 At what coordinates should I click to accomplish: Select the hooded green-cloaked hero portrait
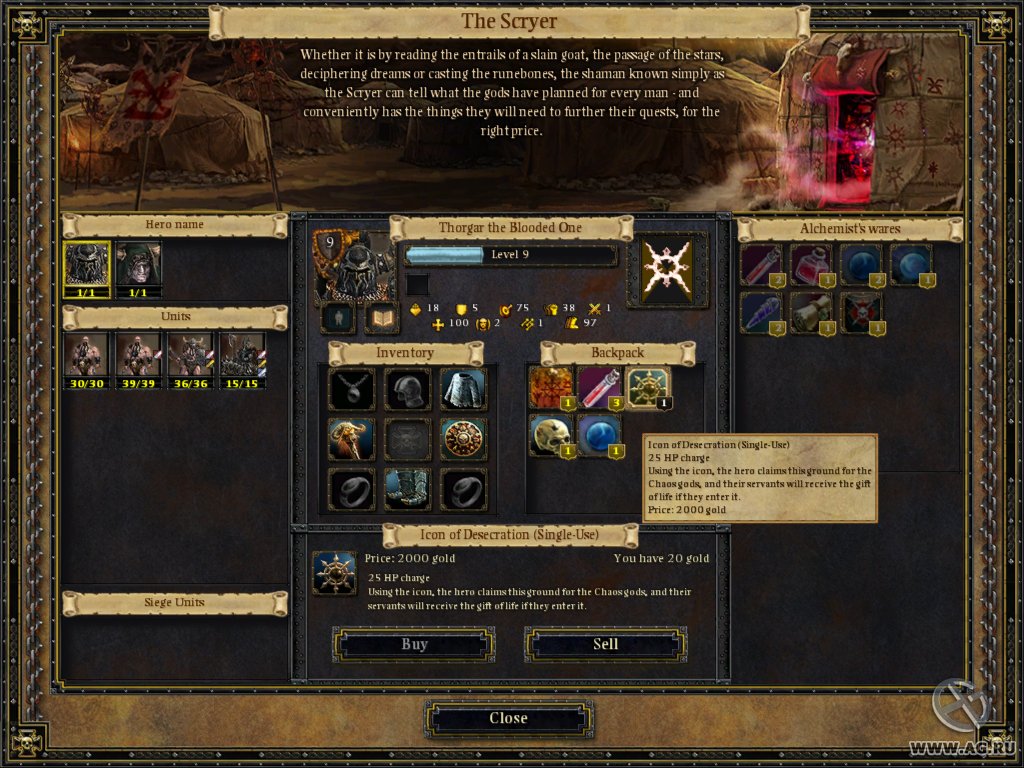(x=138, y=265)
